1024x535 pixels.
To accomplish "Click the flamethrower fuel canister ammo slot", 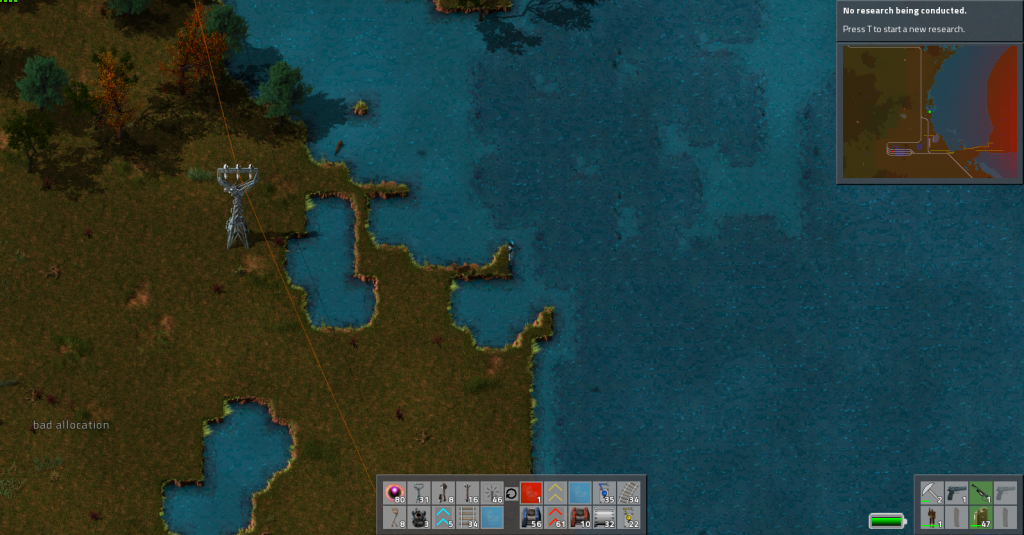I will point(981,517).
